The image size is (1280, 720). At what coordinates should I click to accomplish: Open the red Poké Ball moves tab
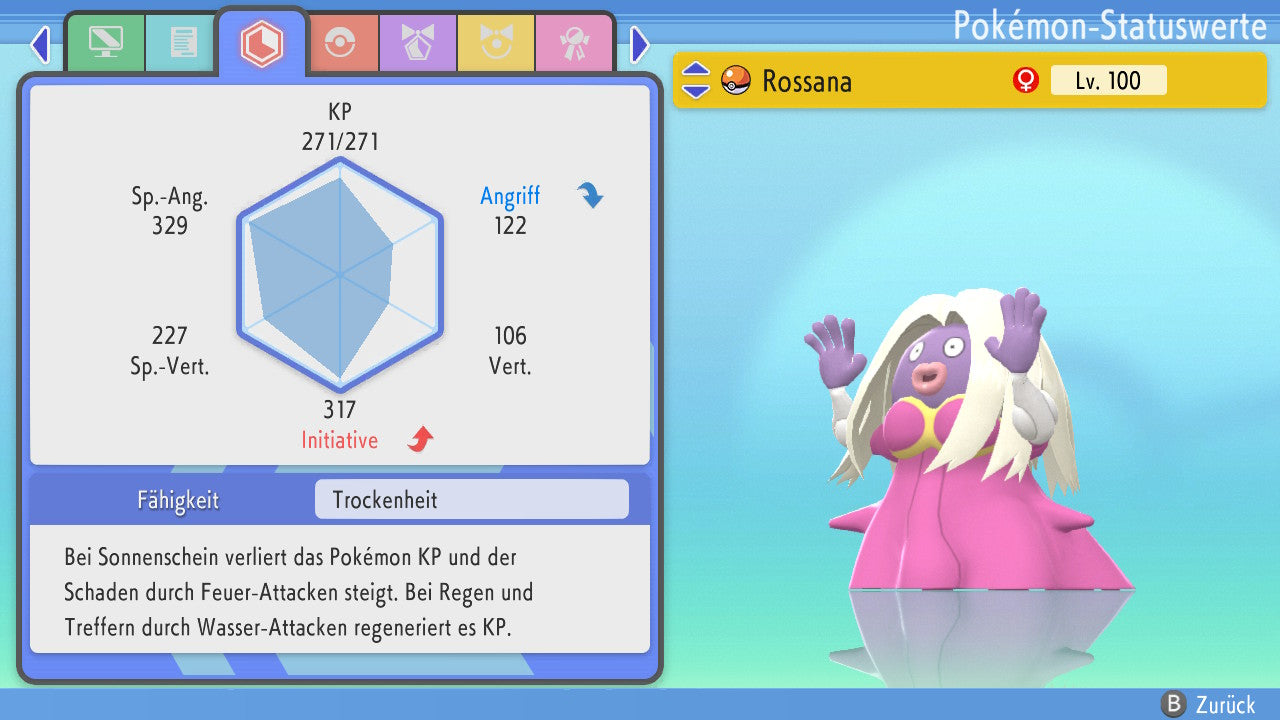pyautogui.click(x=341, y=42)
